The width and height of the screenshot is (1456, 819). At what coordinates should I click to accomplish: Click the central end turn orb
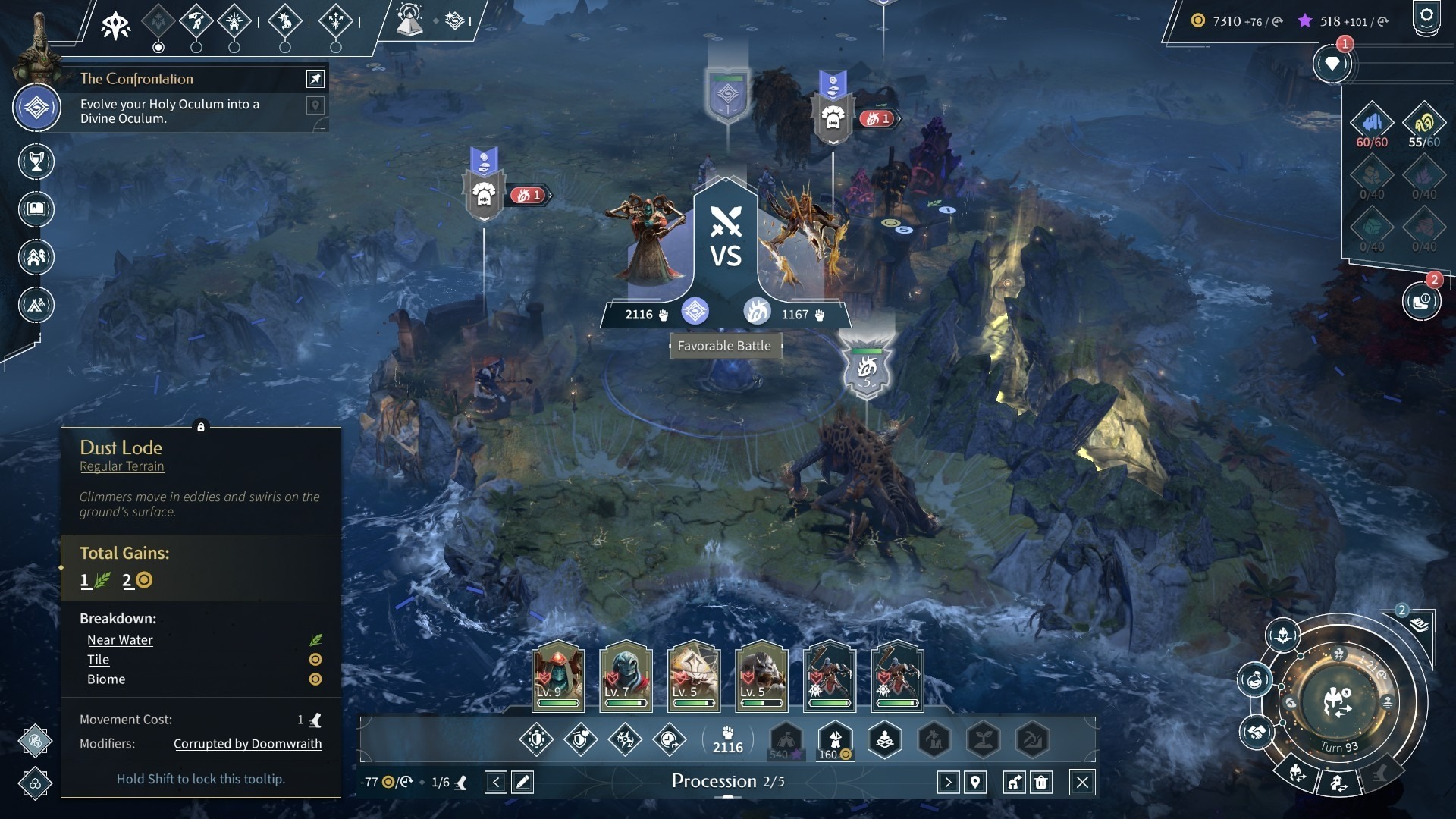(x=1338, y=701)
